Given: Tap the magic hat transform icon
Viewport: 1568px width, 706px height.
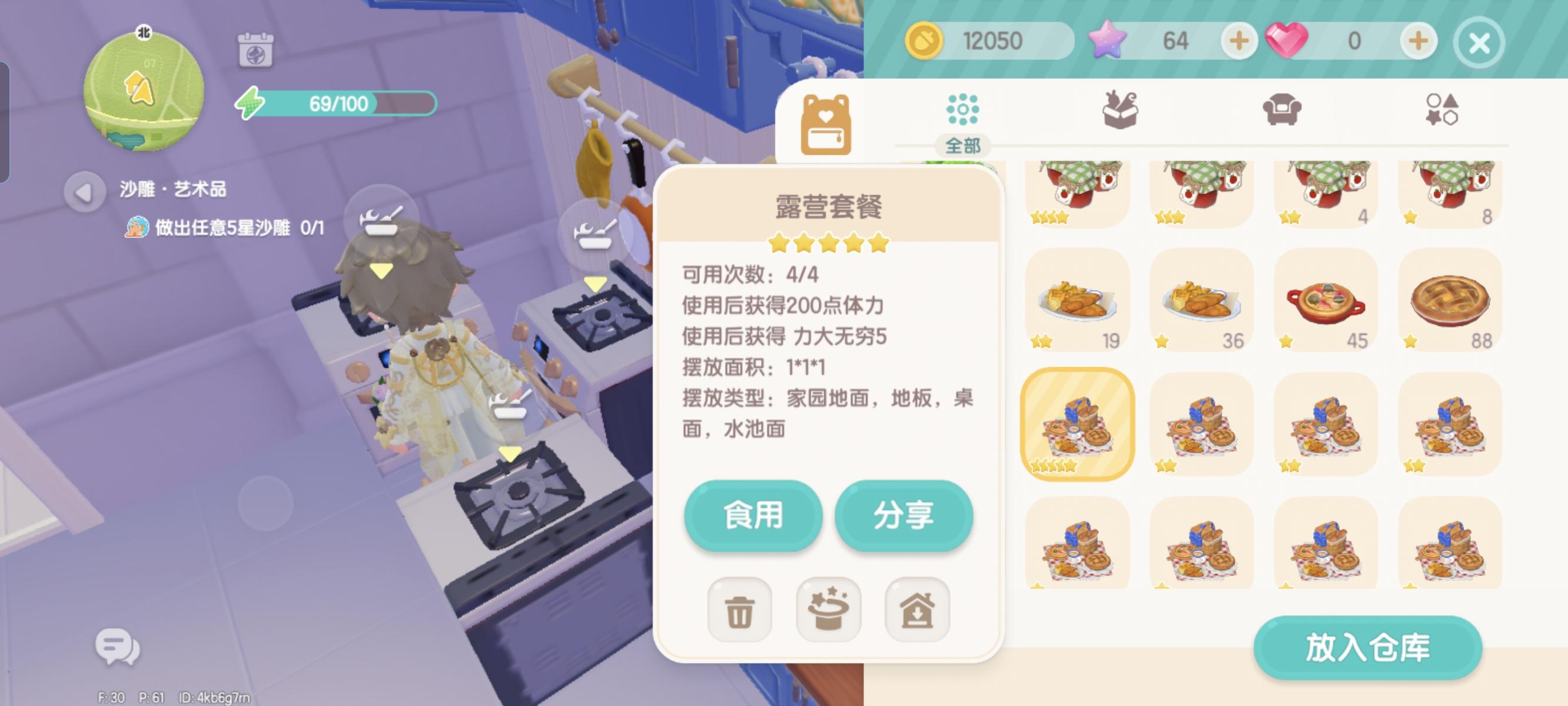Looking at the screenshot, I should coord(829,611).
